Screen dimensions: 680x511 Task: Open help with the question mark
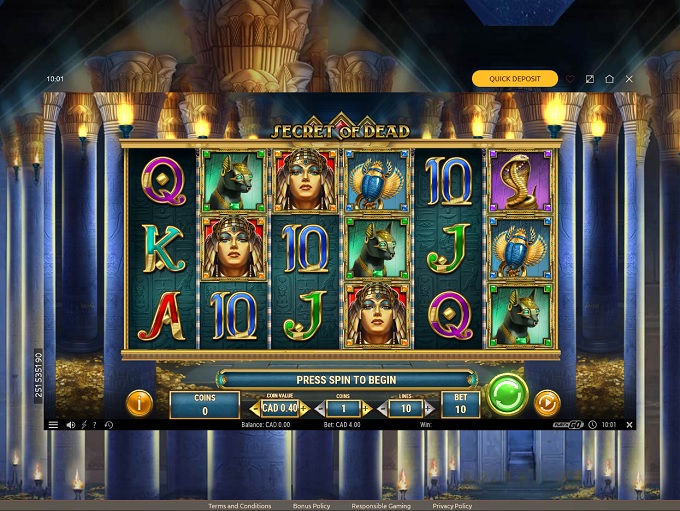(95, 425)
